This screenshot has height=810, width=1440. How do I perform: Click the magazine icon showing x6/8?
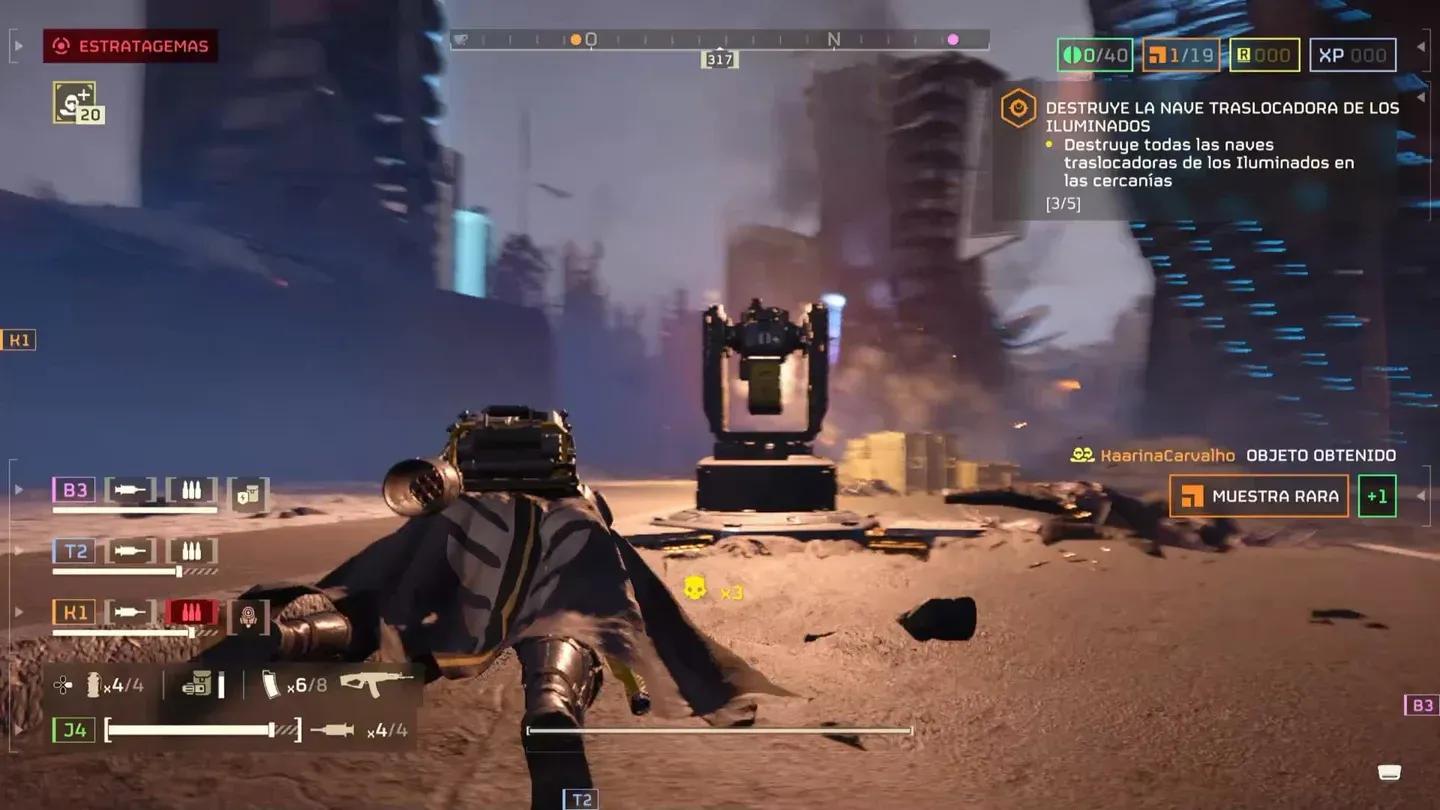coord(270,685)
